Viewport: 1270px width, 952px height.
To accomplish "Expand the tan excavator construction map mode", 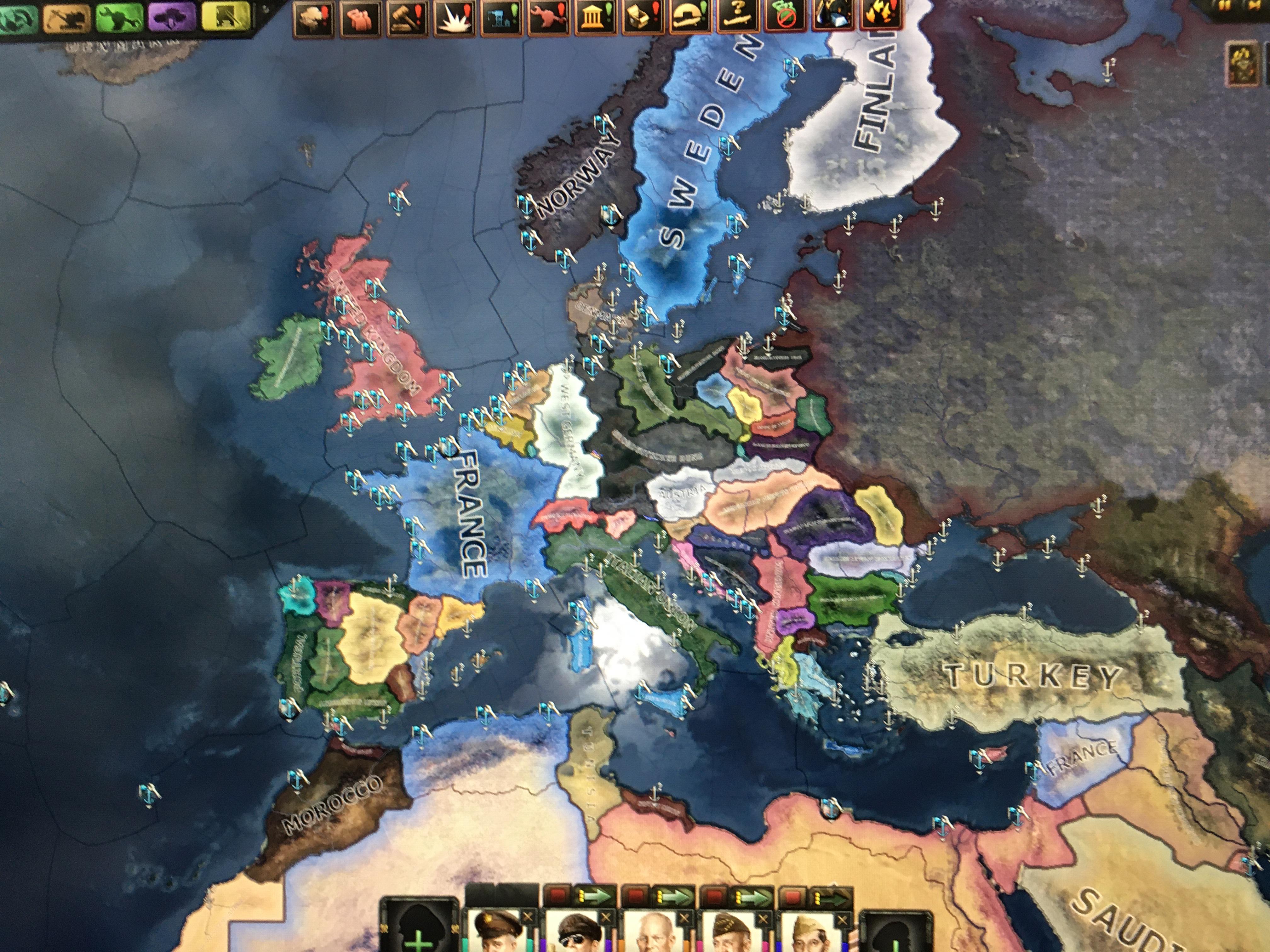I will (66, 17).
